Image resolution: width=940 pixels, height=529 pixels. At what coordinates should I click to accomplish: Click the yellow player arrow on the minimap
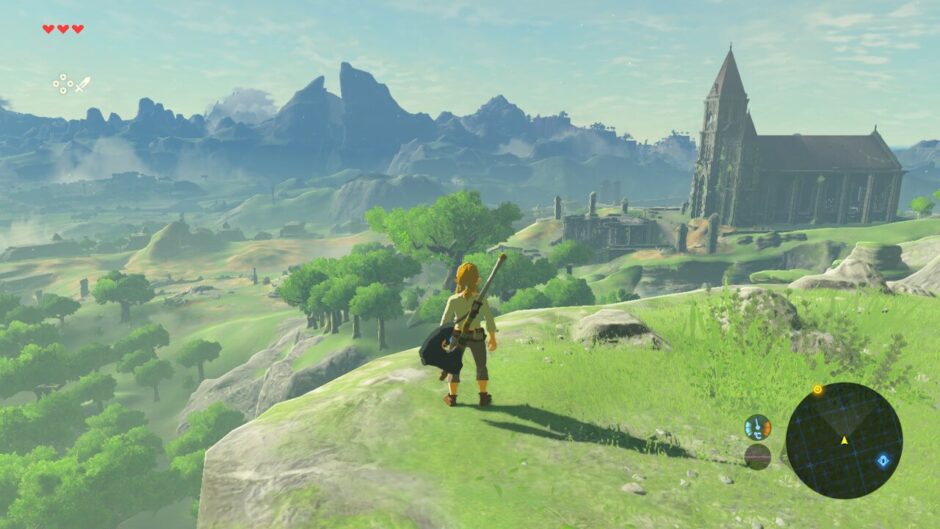(843, 440)
